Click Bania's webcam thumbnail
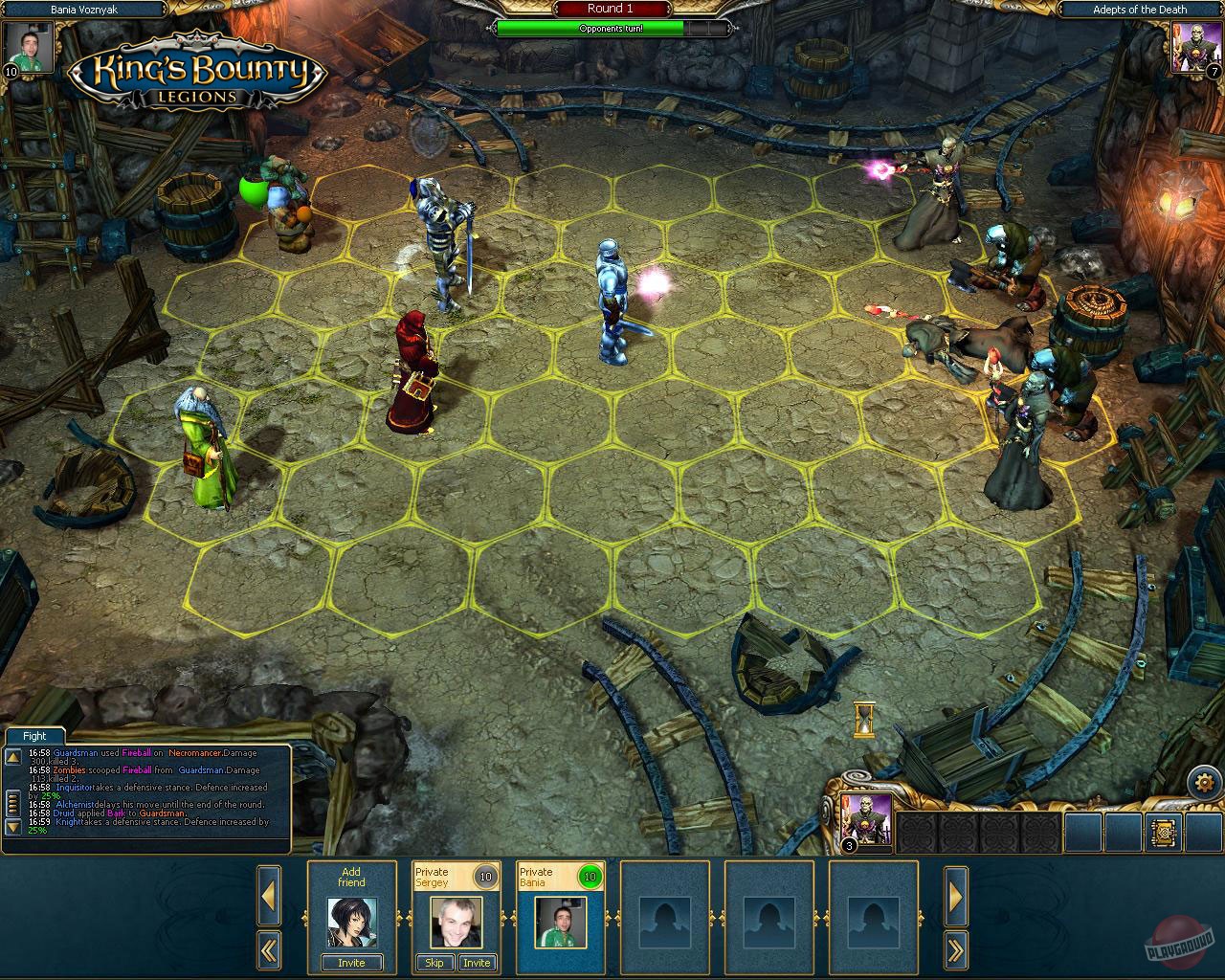The width and height of the screenshot is (1225, 980). tap(560, 924)
